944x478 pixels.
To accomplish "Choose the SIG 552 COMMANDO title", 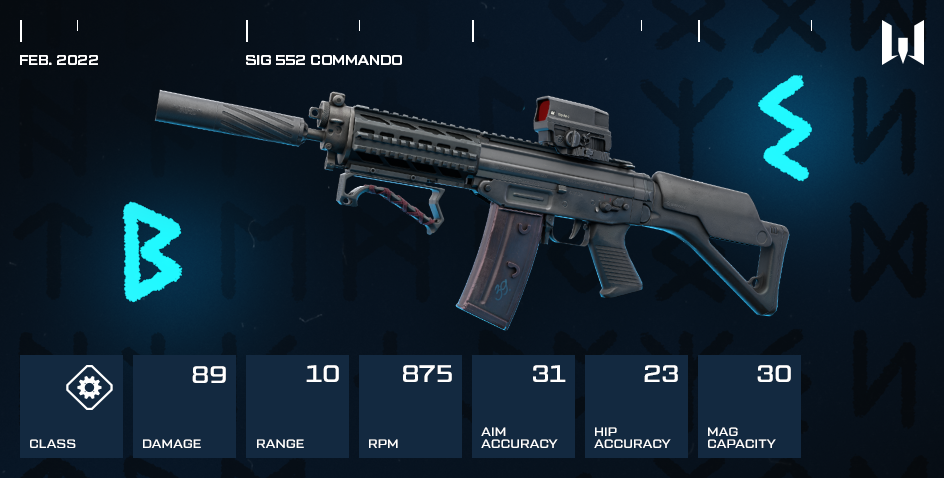I will 324,60.
